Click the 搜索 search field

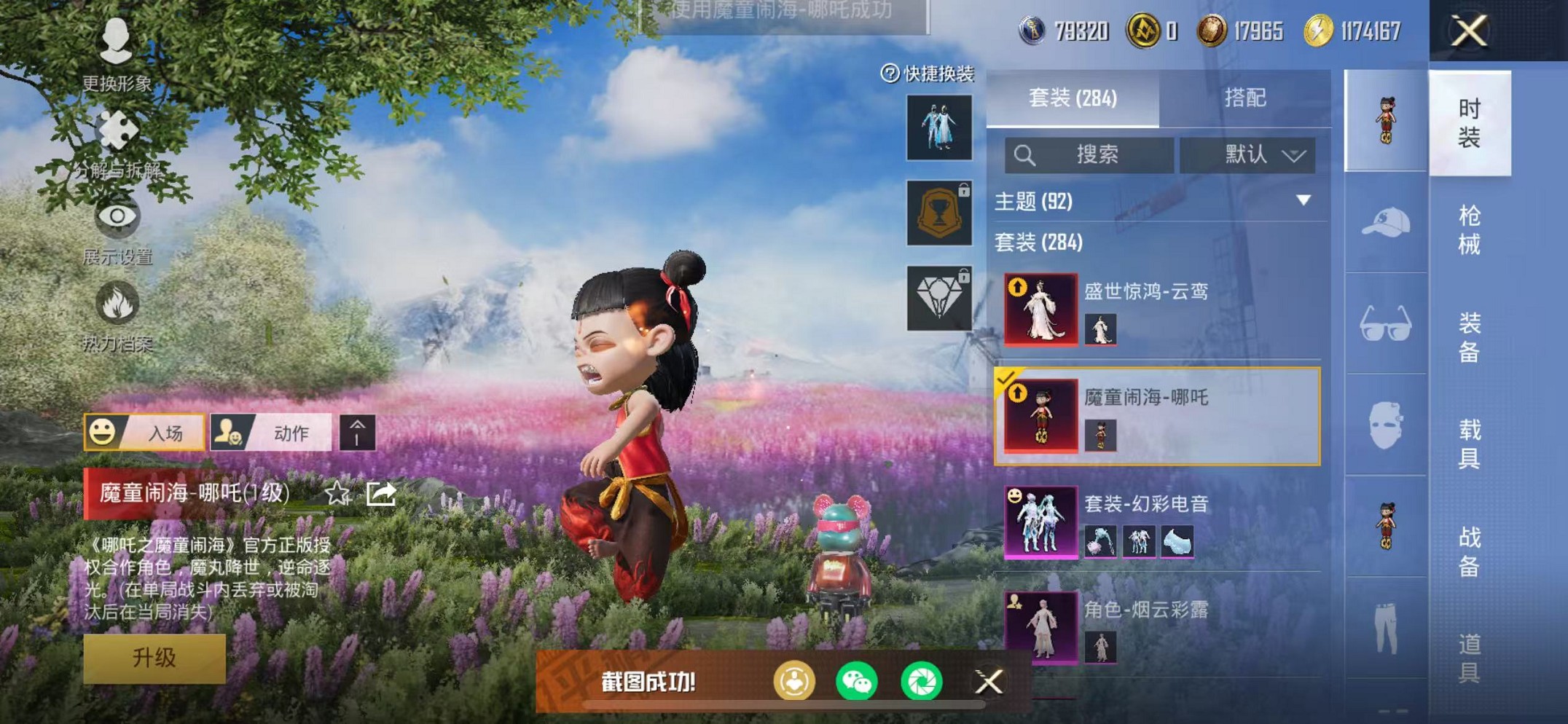tap(1089, 155)
